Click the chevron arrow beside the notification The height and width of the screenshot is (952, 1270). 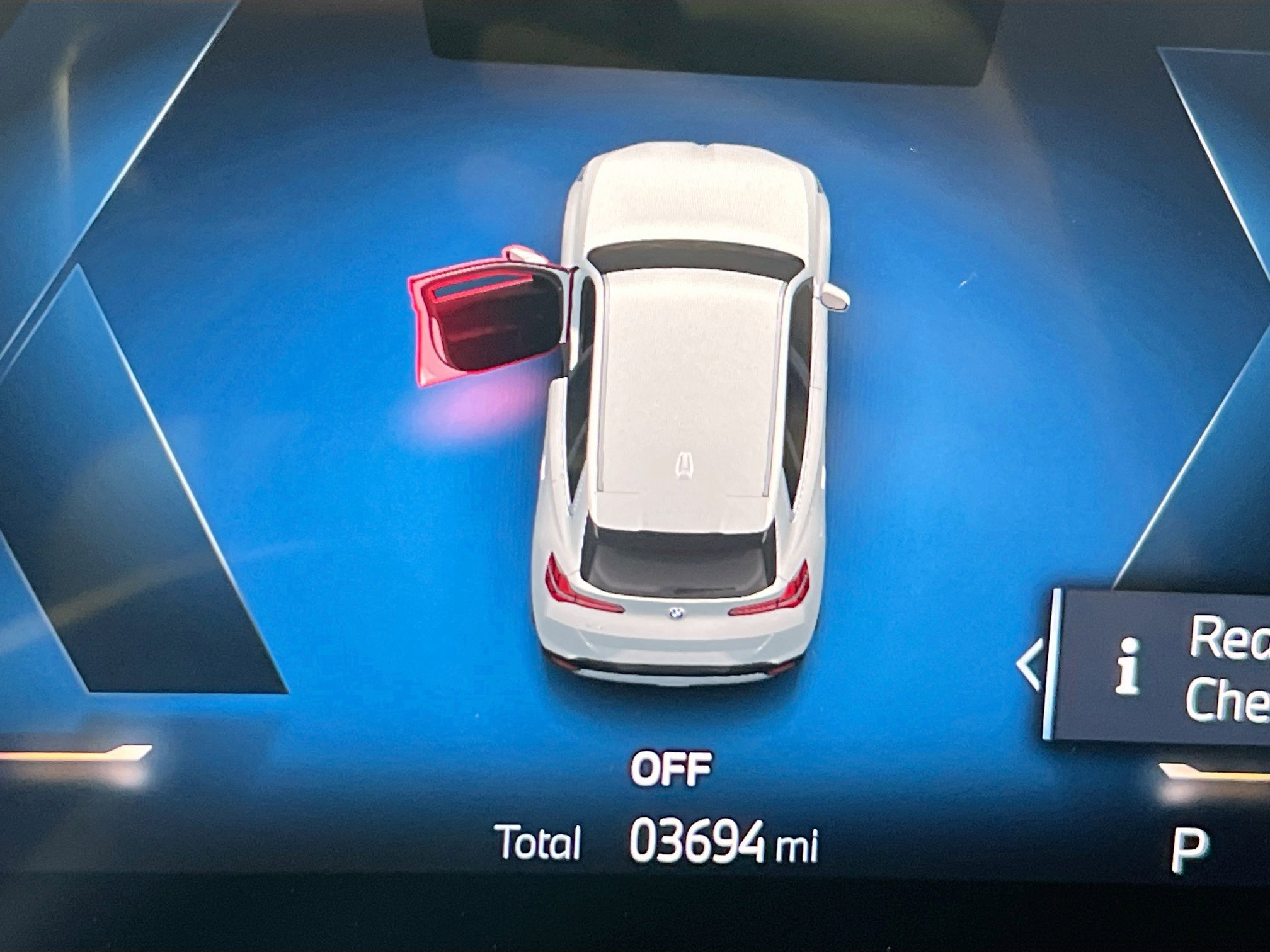pos(1029,666)
